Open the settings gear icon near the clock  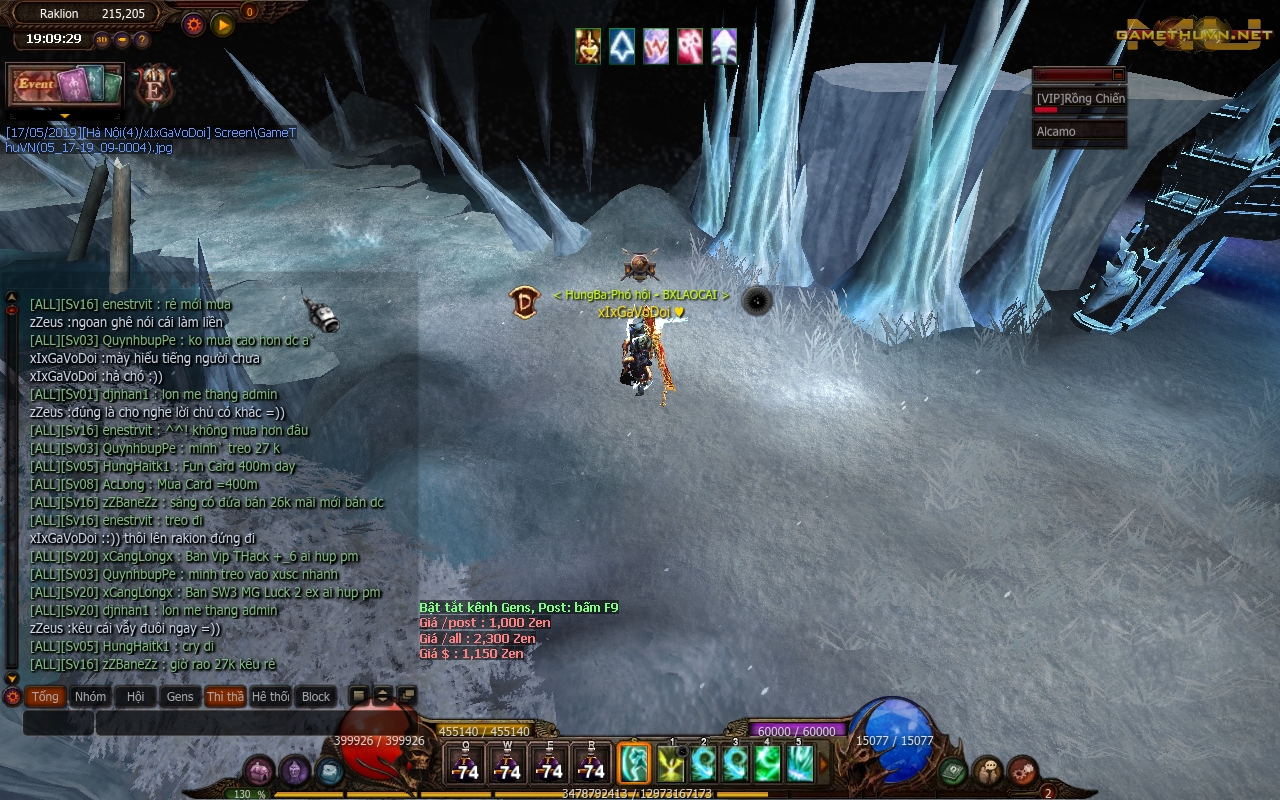pyautogui.click(x=193, y=23)
